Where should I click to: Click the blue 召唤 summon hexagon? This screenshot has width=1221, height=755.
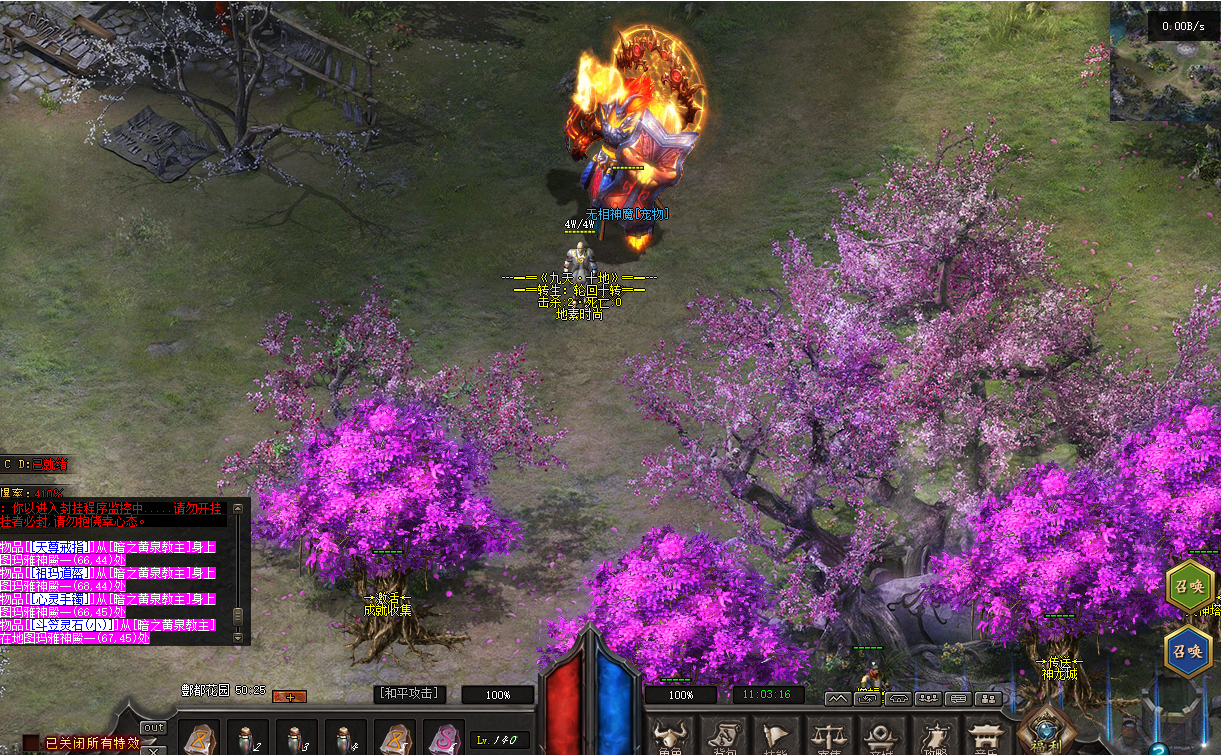coord(1189,650)
